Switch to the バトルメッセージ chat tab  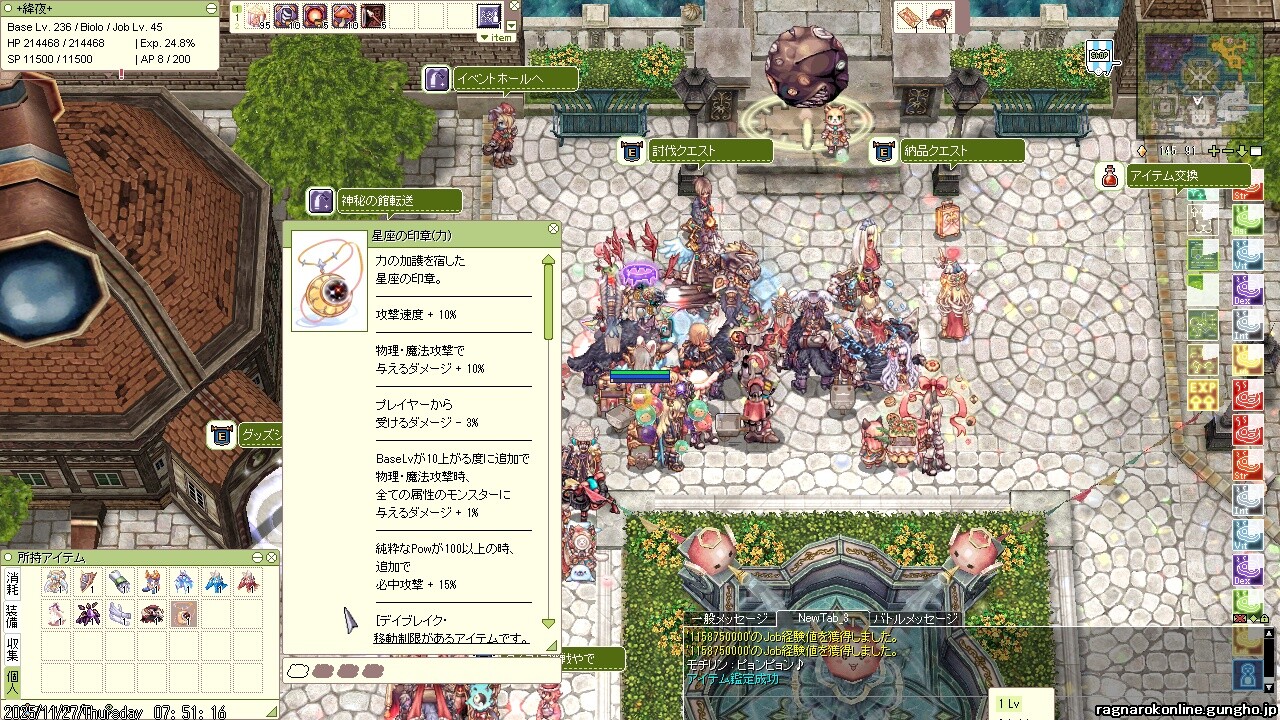coord(915,619)
